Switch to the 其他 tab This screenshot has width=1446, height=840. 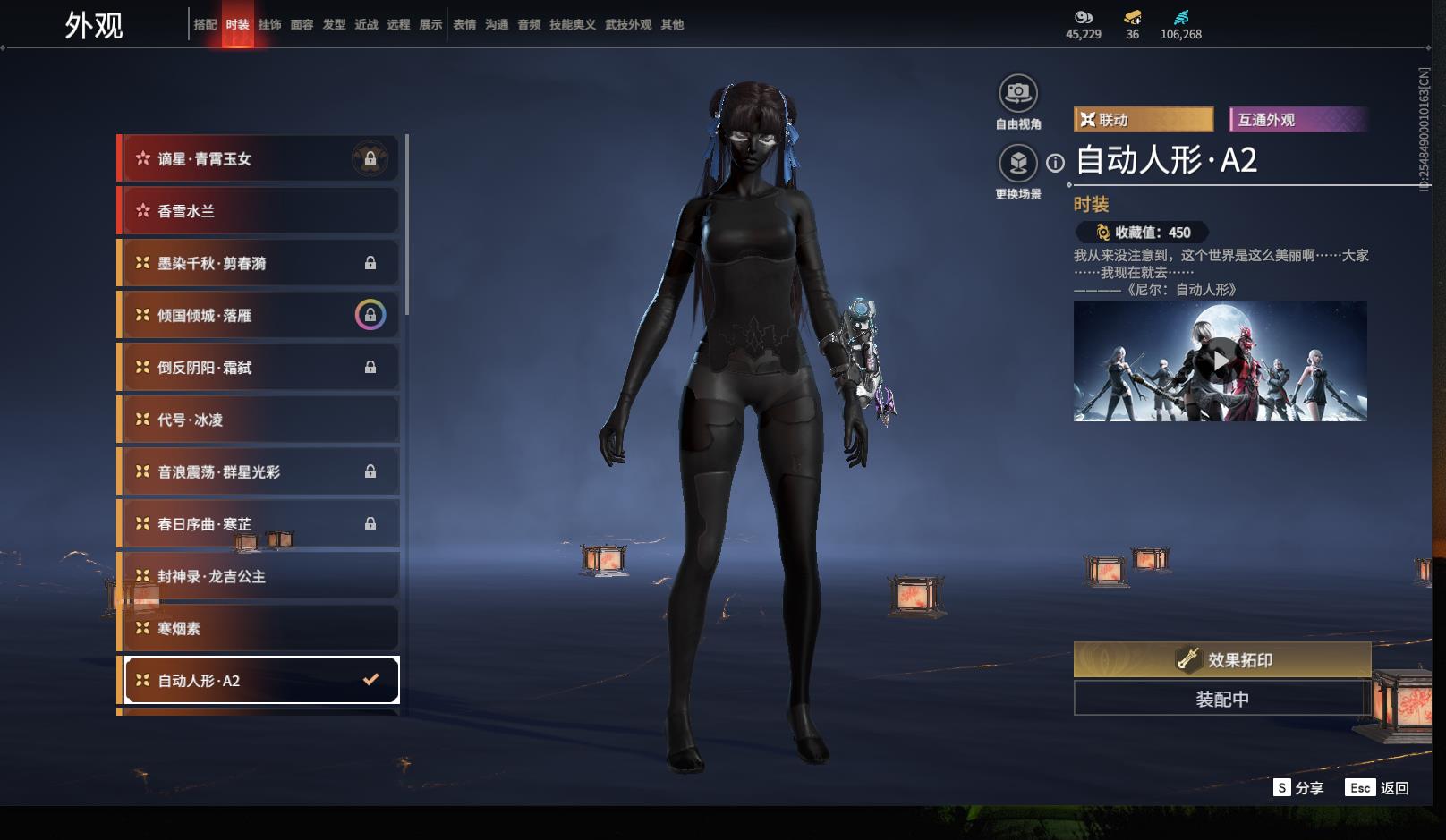[x=672, y=25]
